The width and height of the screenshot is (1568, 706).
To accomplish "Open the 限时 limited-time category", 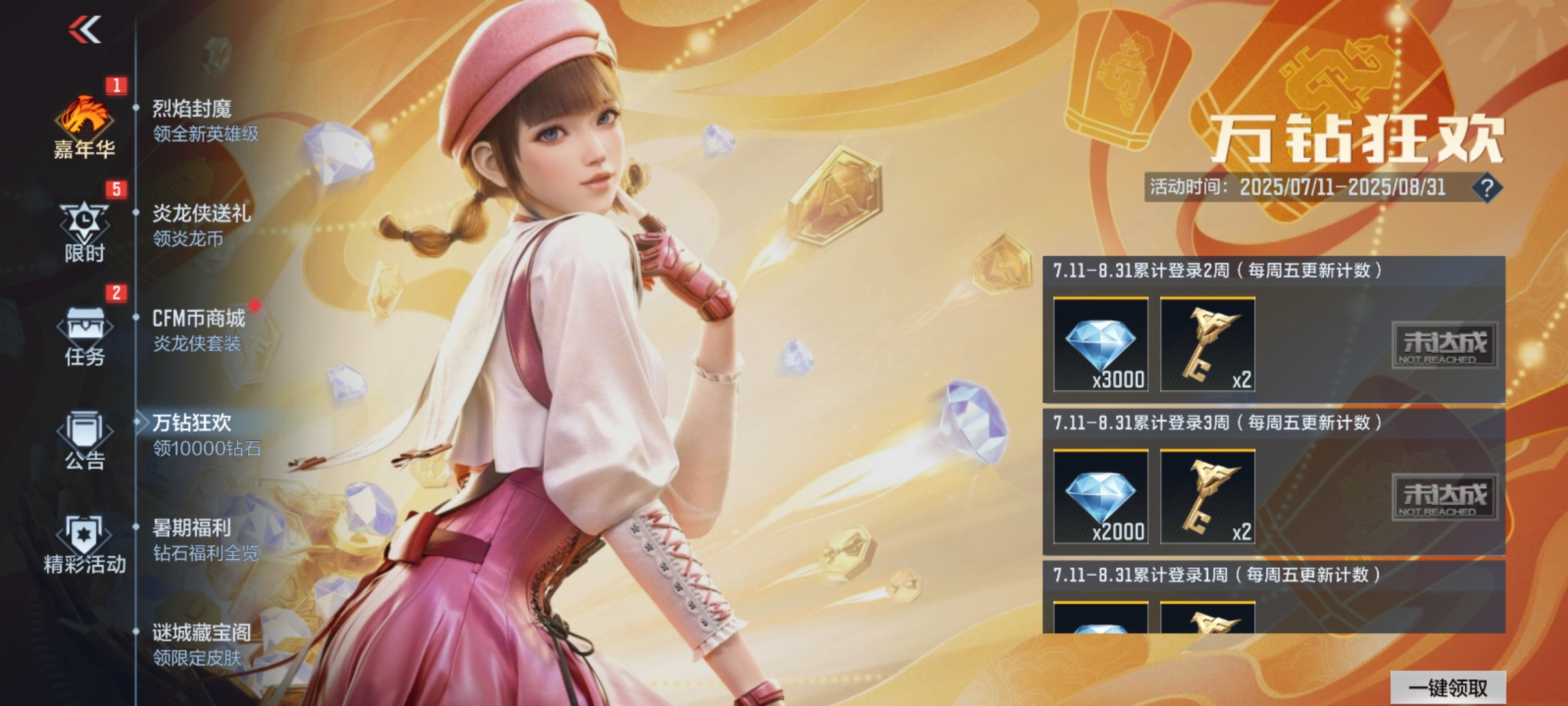I will pyautogui.click(x=84, y=233).
